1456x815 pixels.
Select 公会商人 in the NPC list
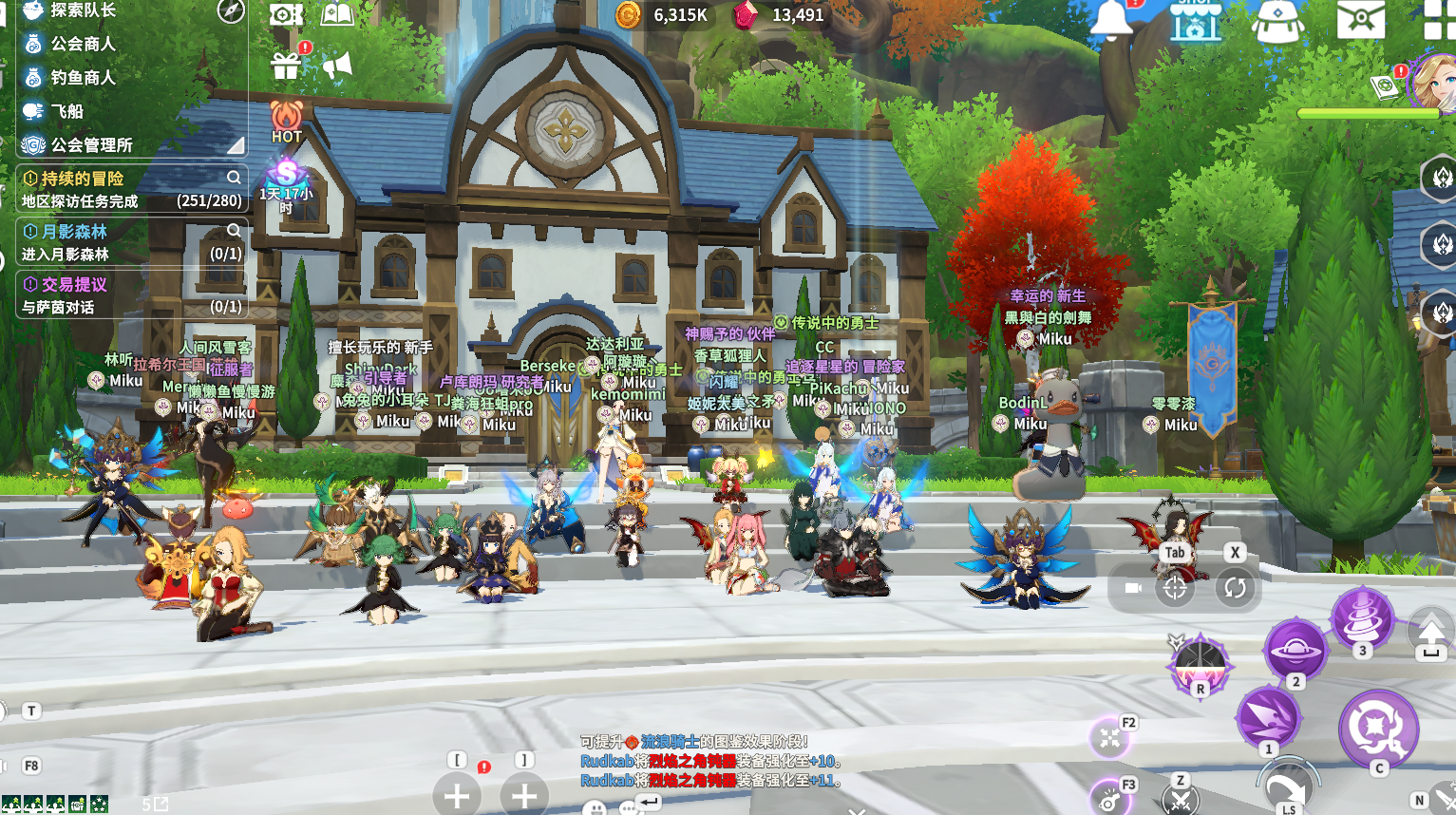(x=83, y=44)
